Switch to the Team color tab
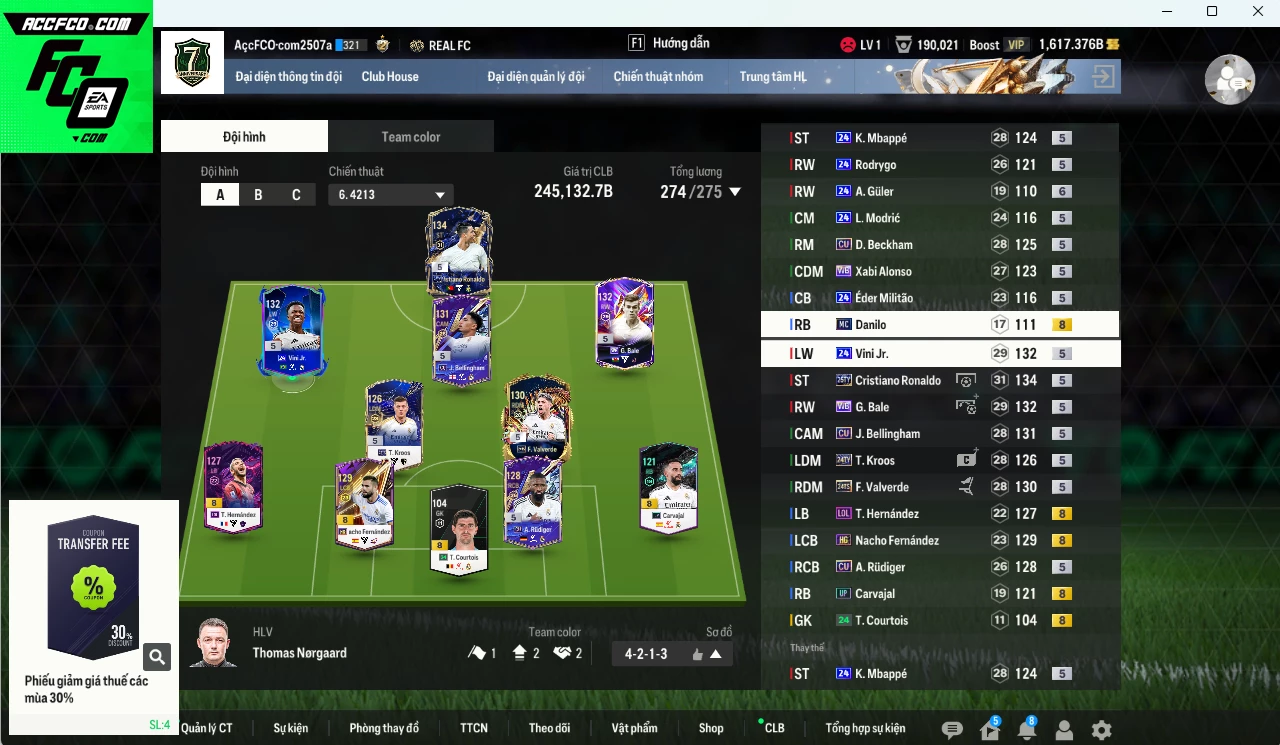Screen dimensions: 1280x745 pyautogui.click(x=411, y=135)
